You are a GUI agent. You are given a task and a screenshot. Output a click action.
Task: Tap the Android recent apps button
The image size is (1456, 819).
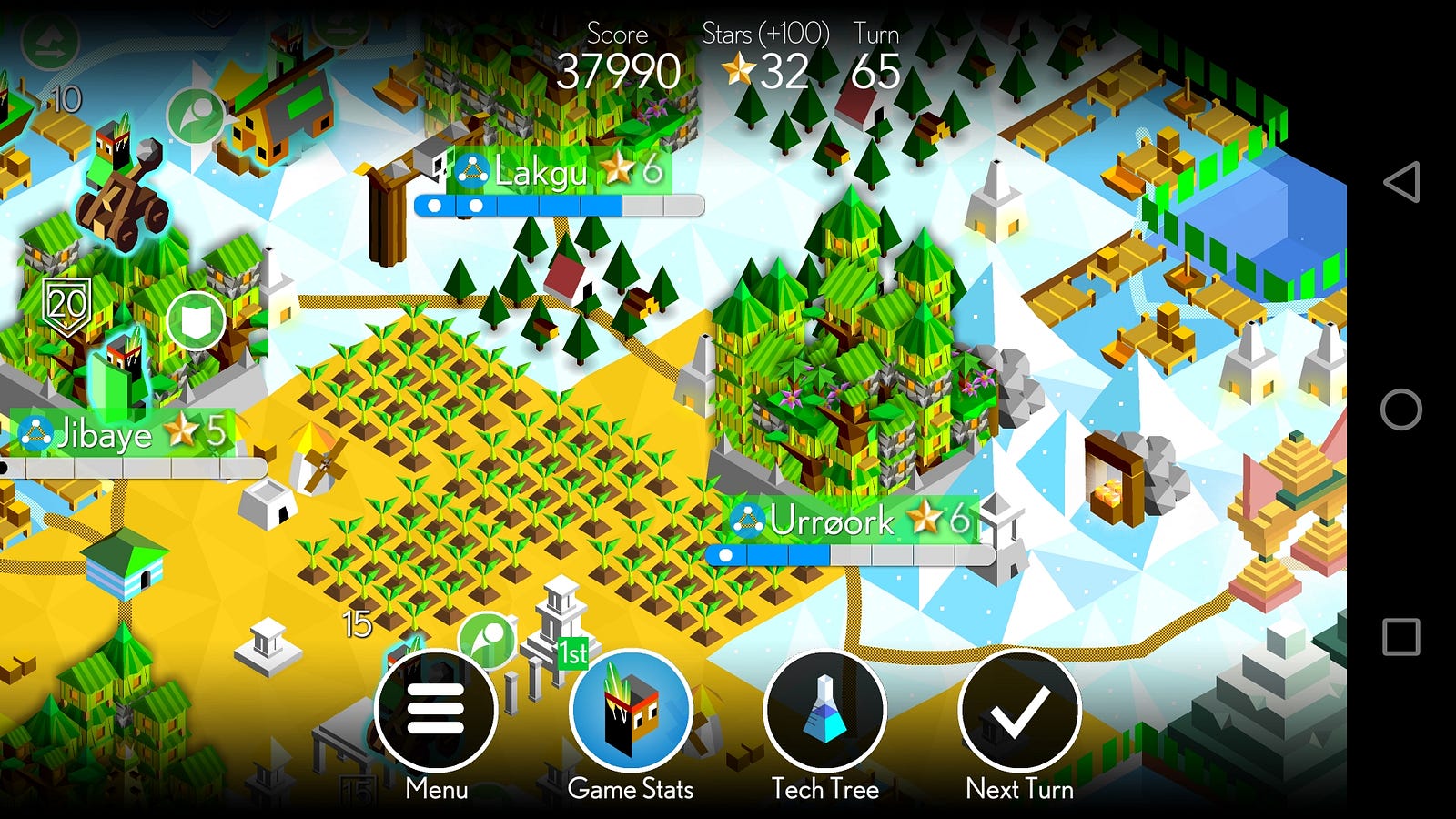[x=1401, y=637]
